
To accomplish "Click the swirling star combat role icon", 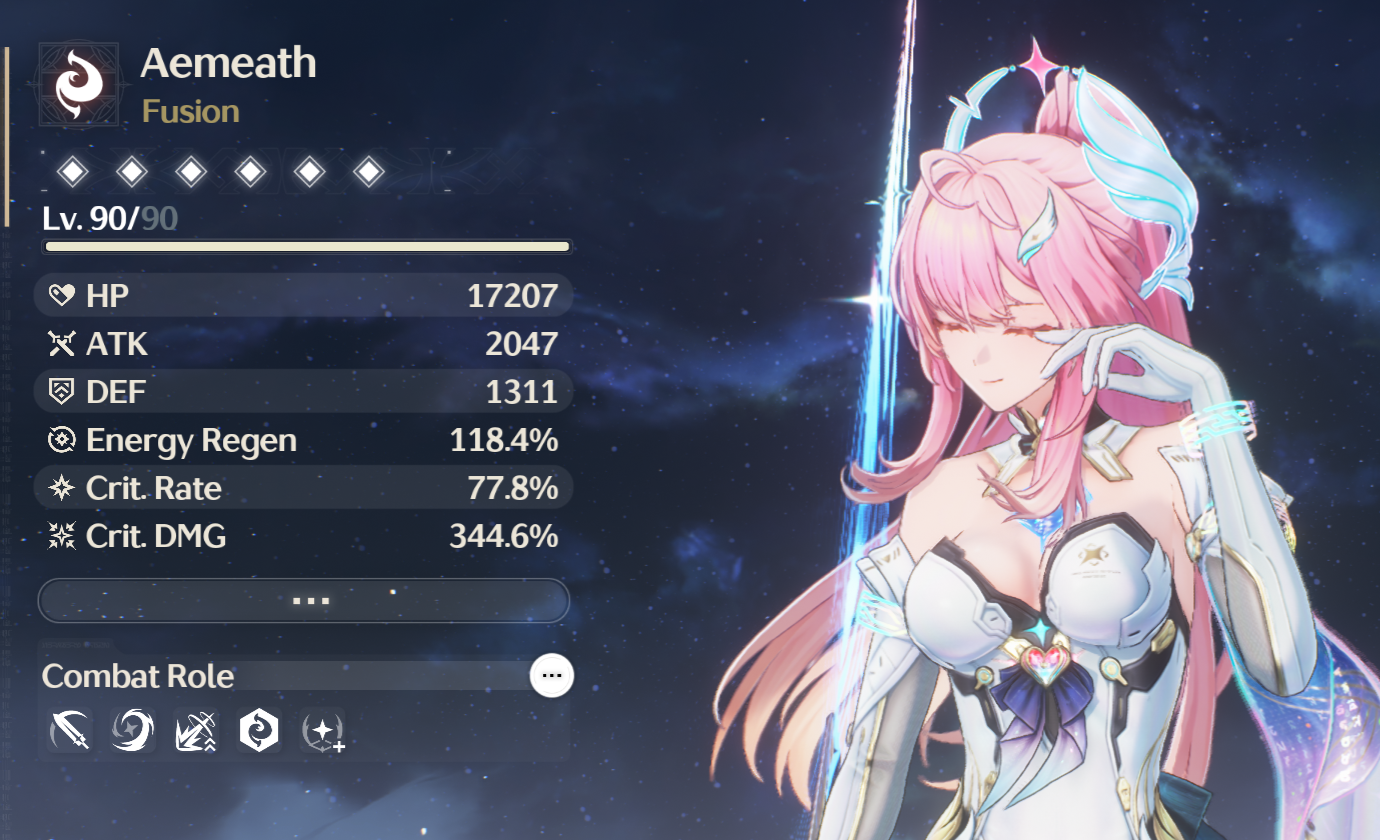I will pyautogui.click(x=132, y=731).
